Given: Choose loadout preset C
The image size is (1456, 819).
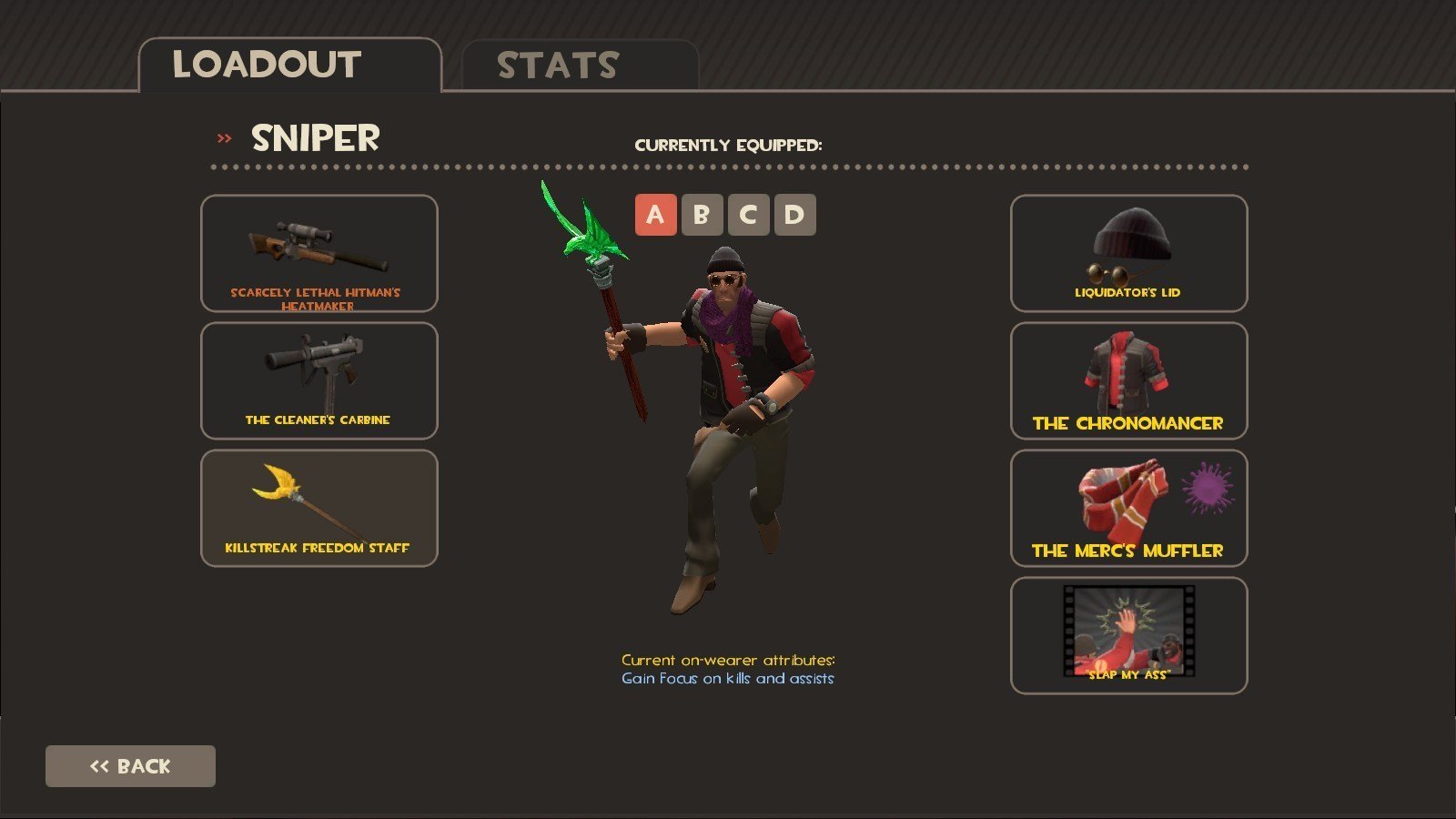Looking at the screenshot, I should click(748, 215).
